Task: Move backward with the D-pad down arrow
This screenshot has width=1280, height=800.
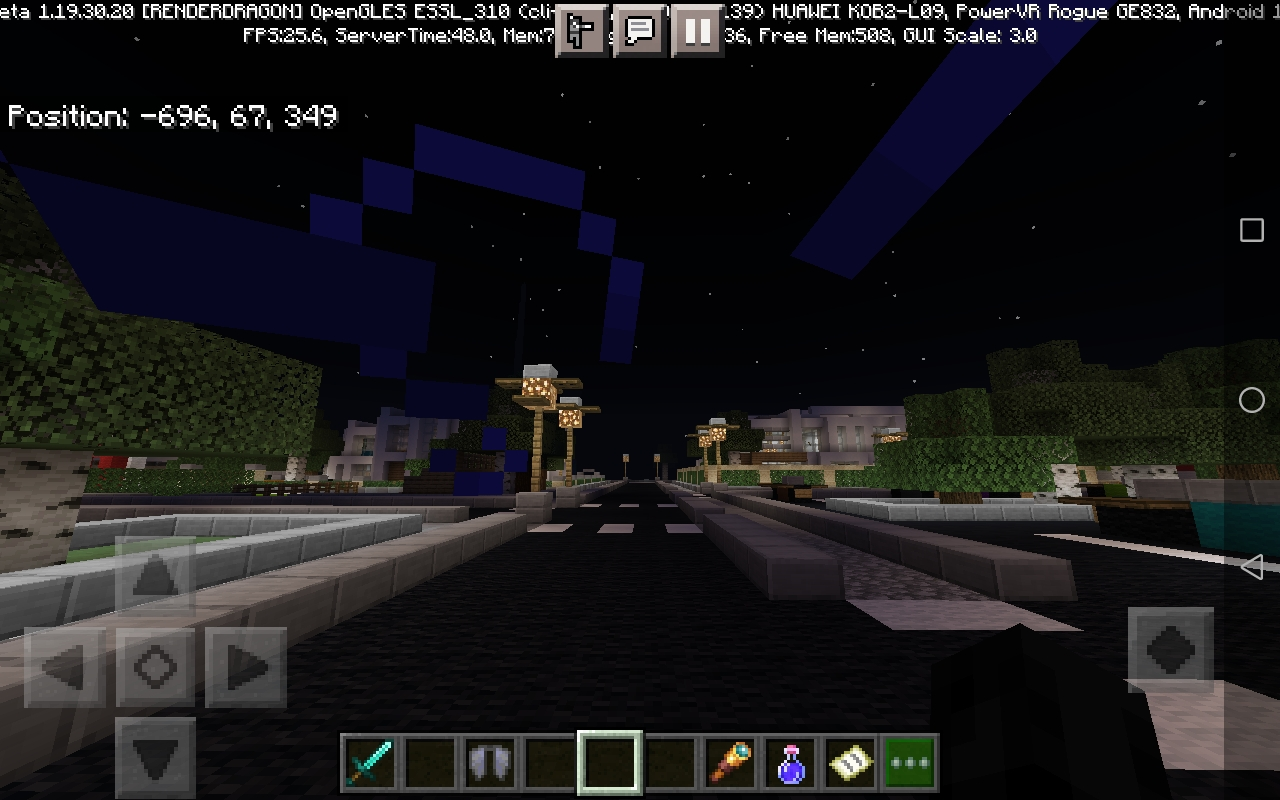Action: click(x=153, y=758)
